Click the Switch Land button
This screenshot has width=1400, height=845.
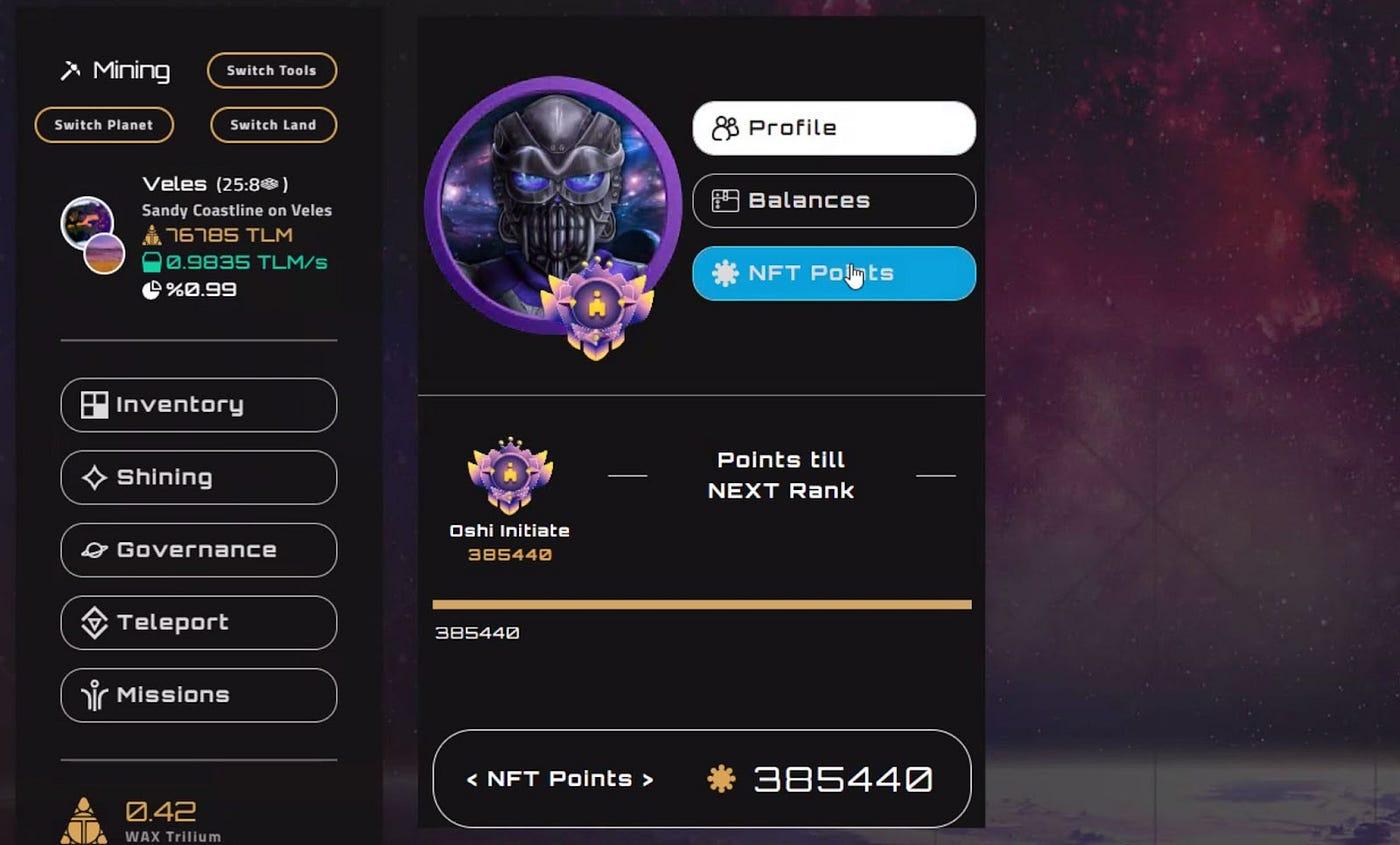pyautogui.click(x=272, y=125)
